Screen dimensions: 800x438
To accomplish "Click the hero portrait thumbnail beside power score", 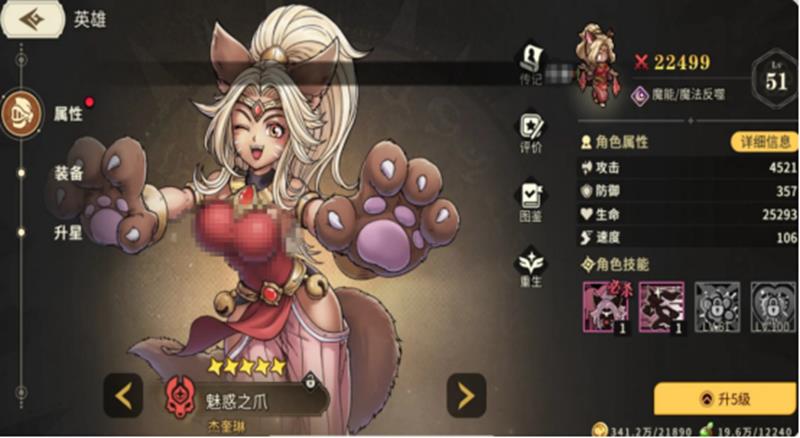I will click(597, 65).
